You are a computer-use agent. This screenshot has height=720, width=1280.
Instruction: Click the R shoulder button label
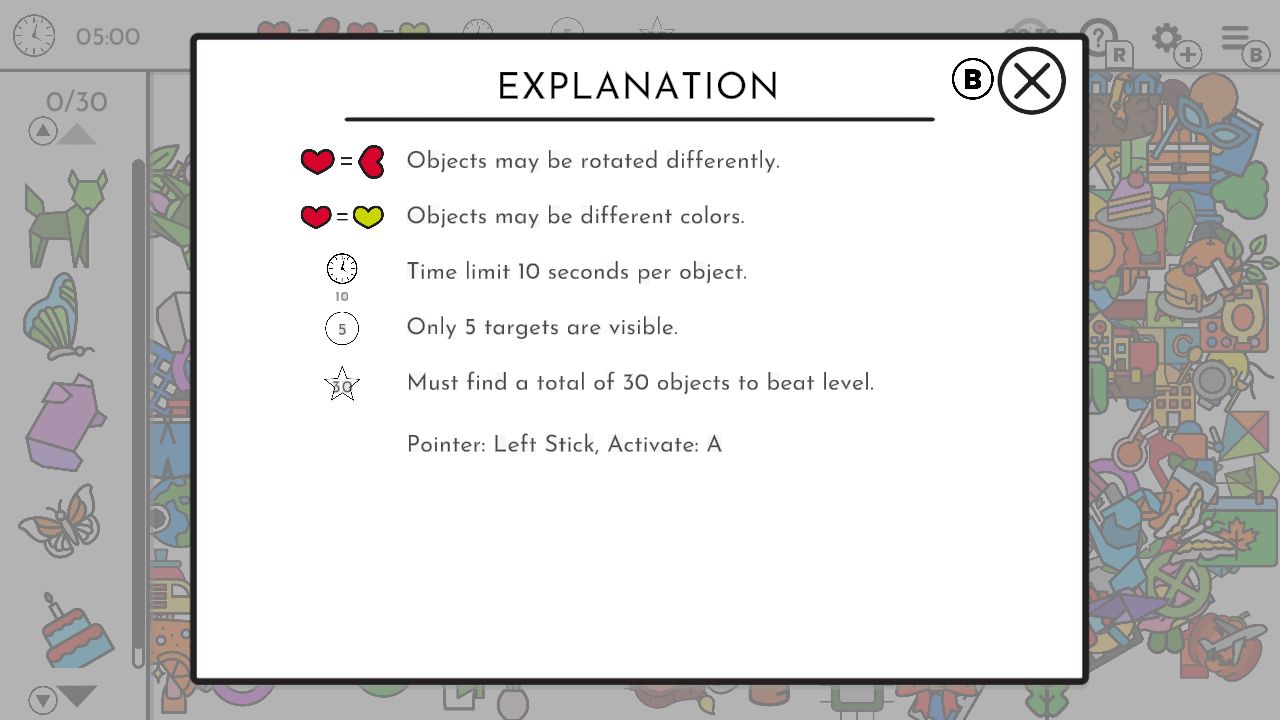pyautogui.click(x=1117, y=55)
